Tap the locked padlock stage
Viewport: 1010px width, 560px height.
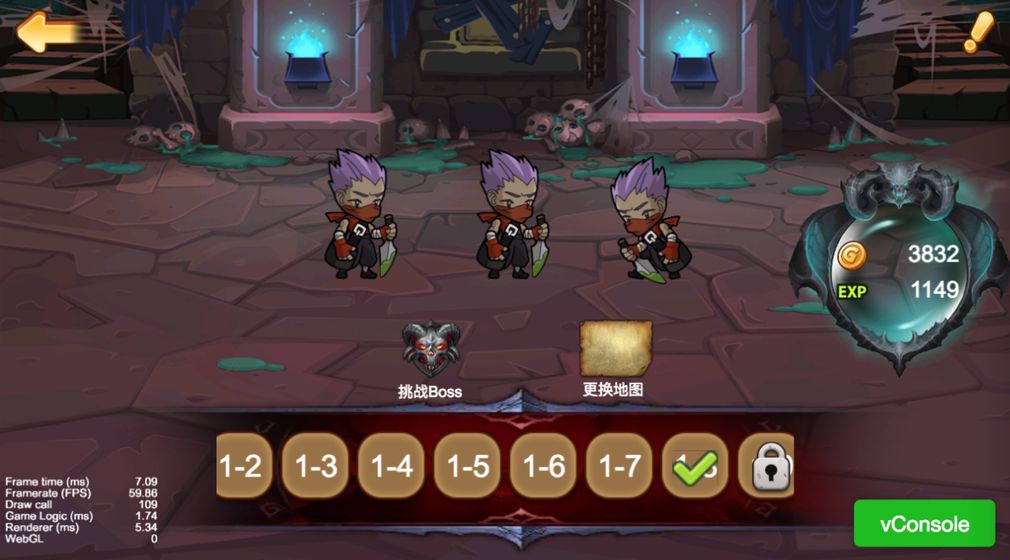[x=768, y=466]
